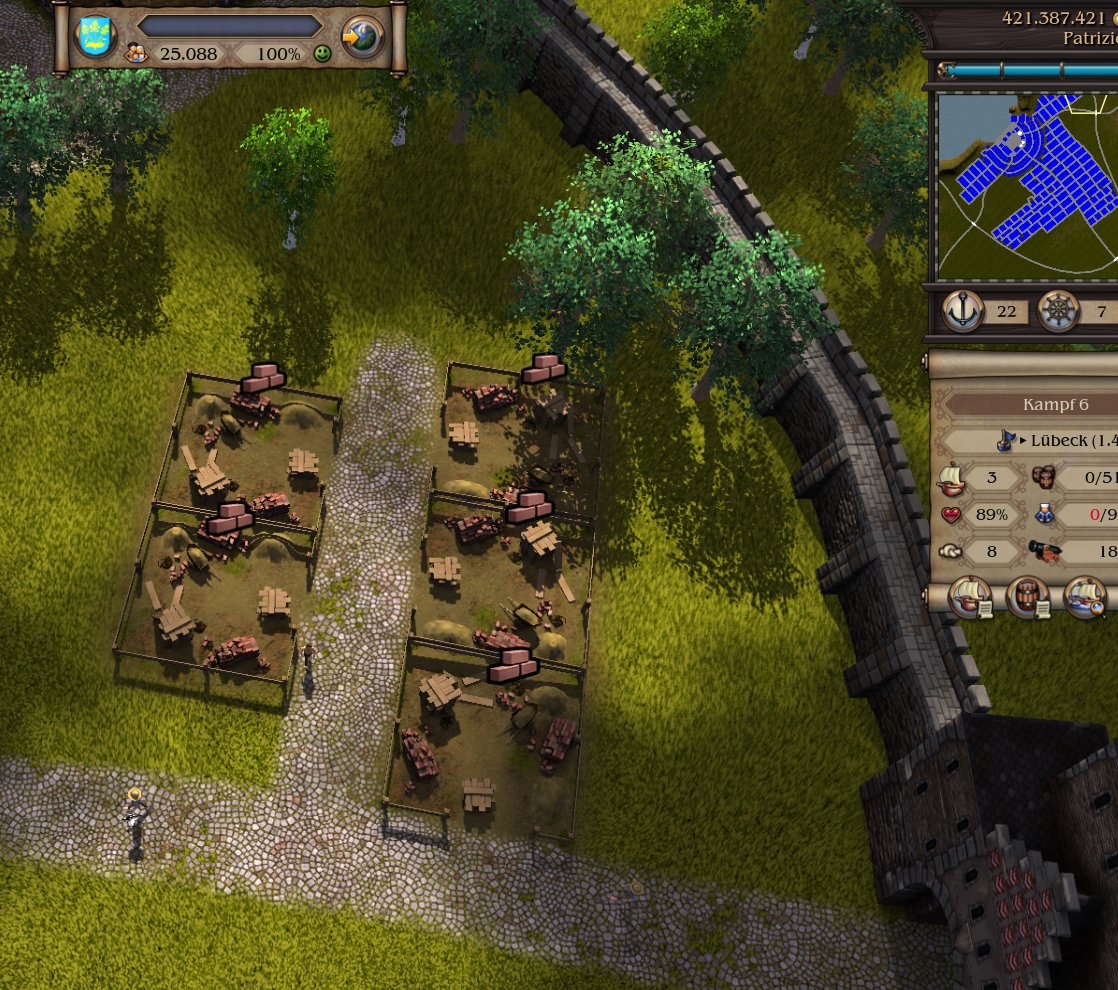Screen dimensions: 1118x990
Task: Open the ship's wheel convoy list
Action: [x=1060, y=311]
